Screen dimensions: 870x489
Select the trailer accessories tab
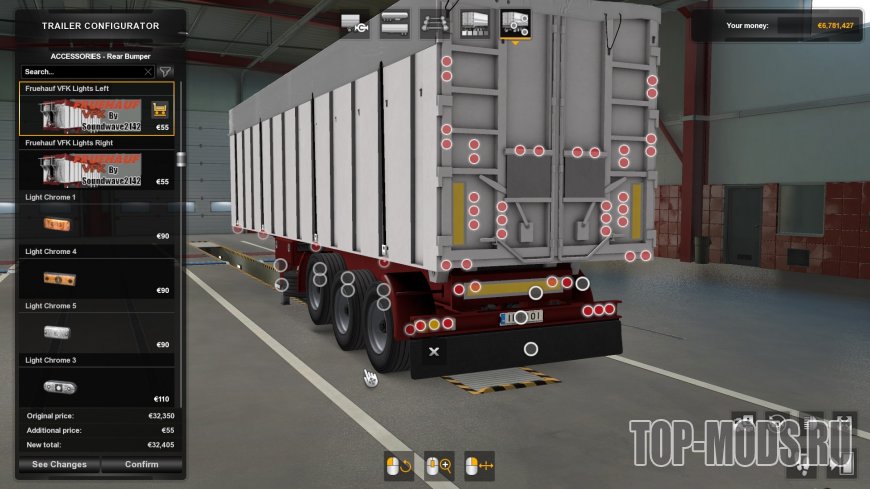click(515, 23)
